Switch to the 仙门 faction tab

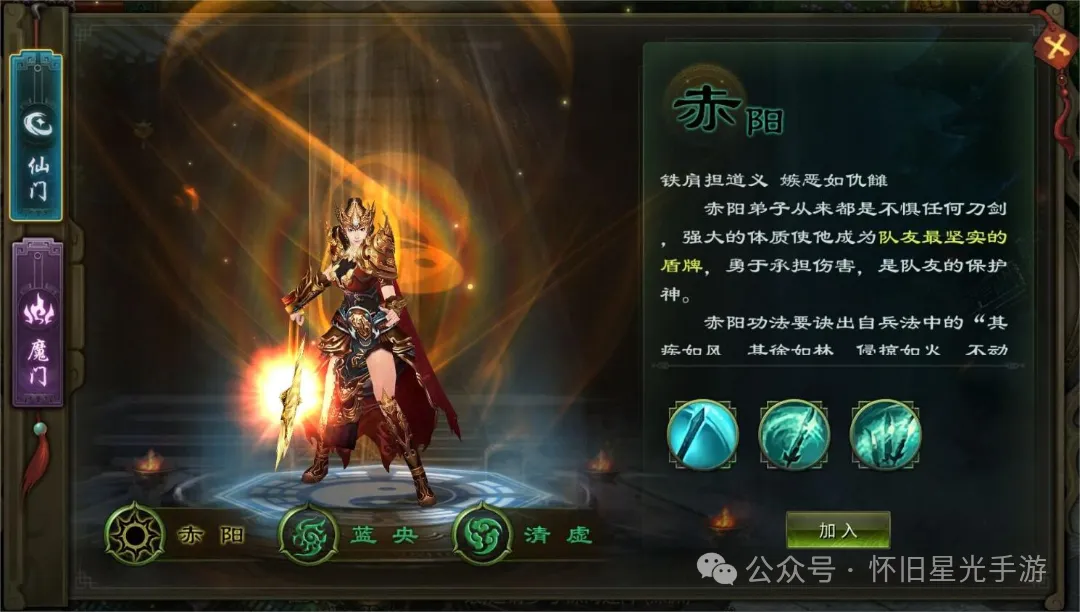(x=37, y=137)
